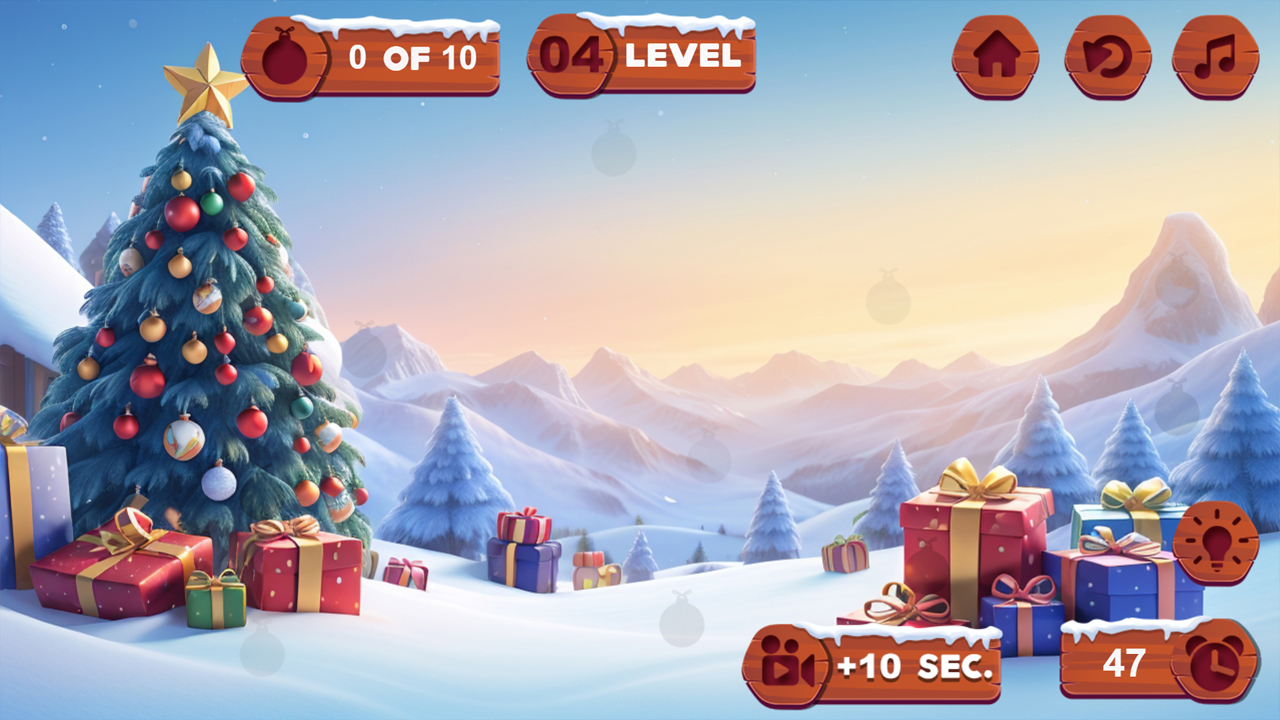Screen dimensions: 1280x720
Task: Click the snowy '04' level number badge
Action: pos(572,57)
